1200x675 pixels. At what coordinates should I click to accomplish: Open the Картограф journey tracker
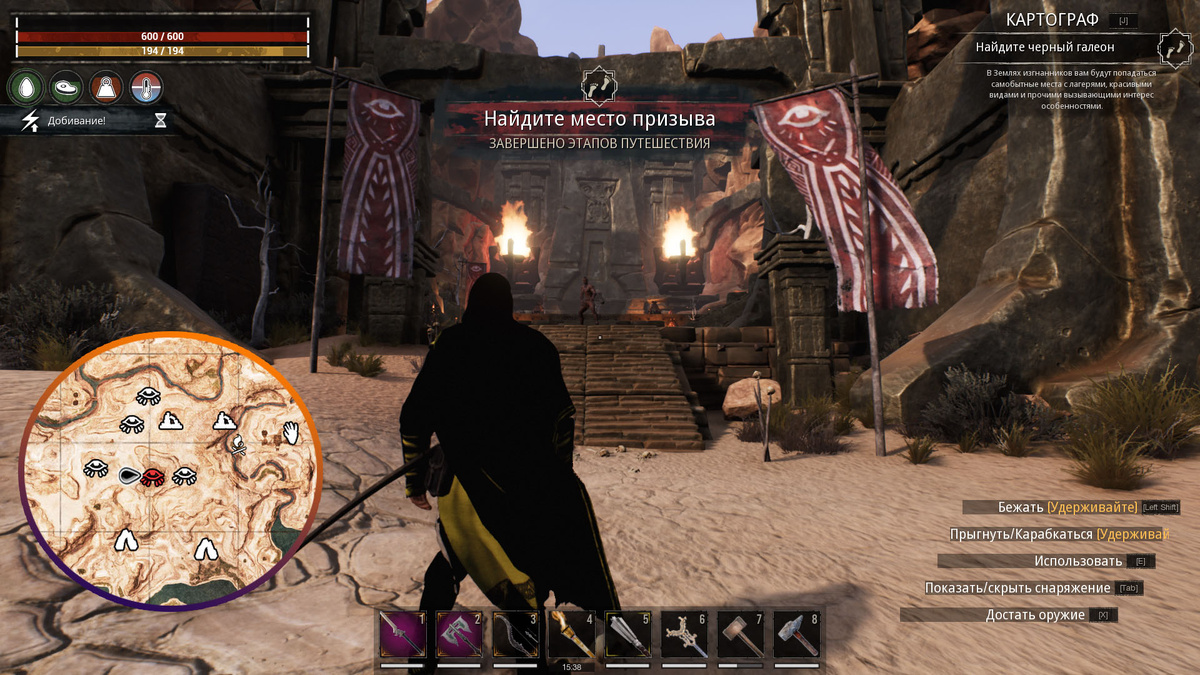click(x=1053, y=19)
